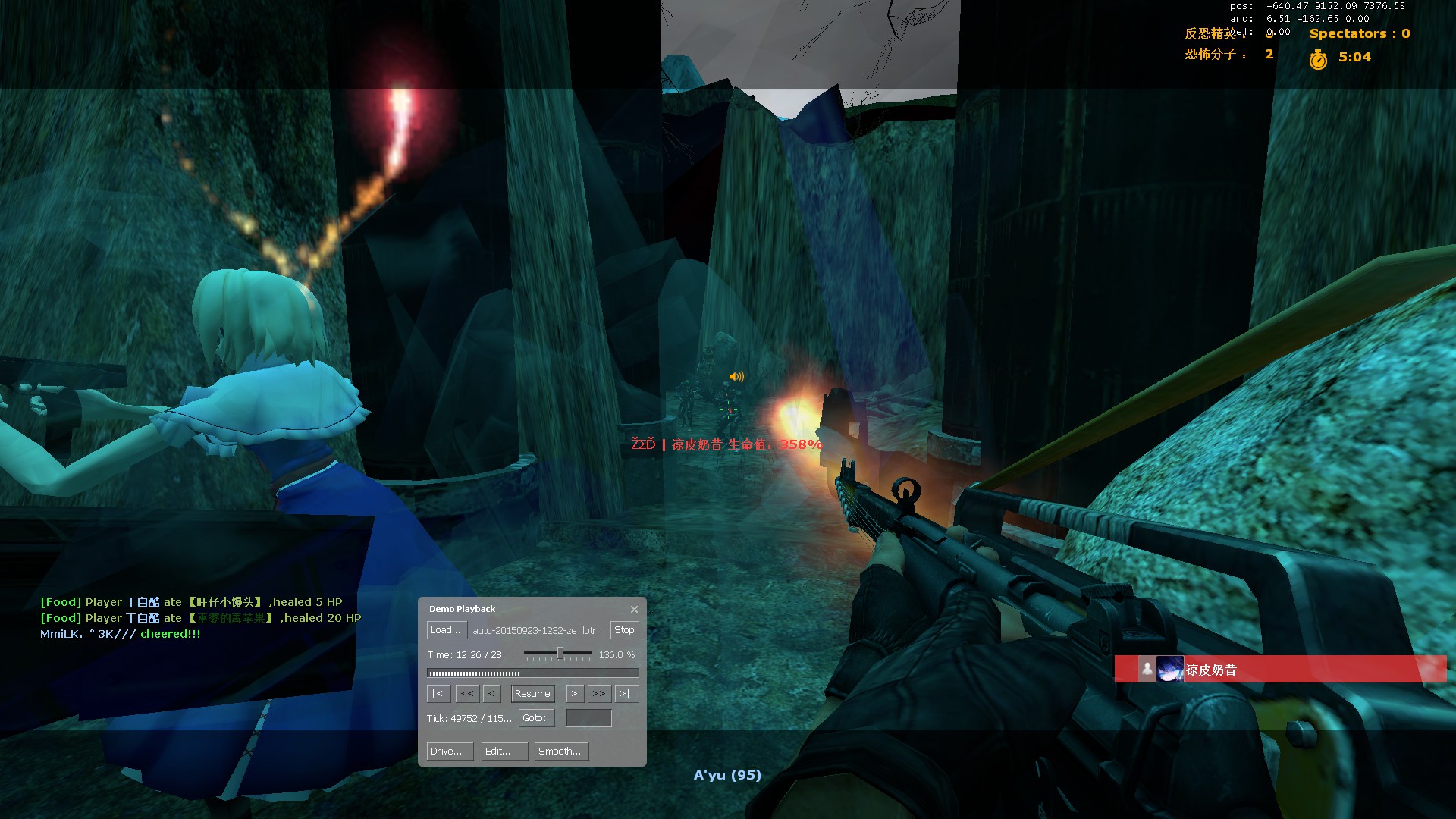The height and width of the screenshot is (819, 1456).
Task: Jump to the demo start
Action: tap(438, 694)
